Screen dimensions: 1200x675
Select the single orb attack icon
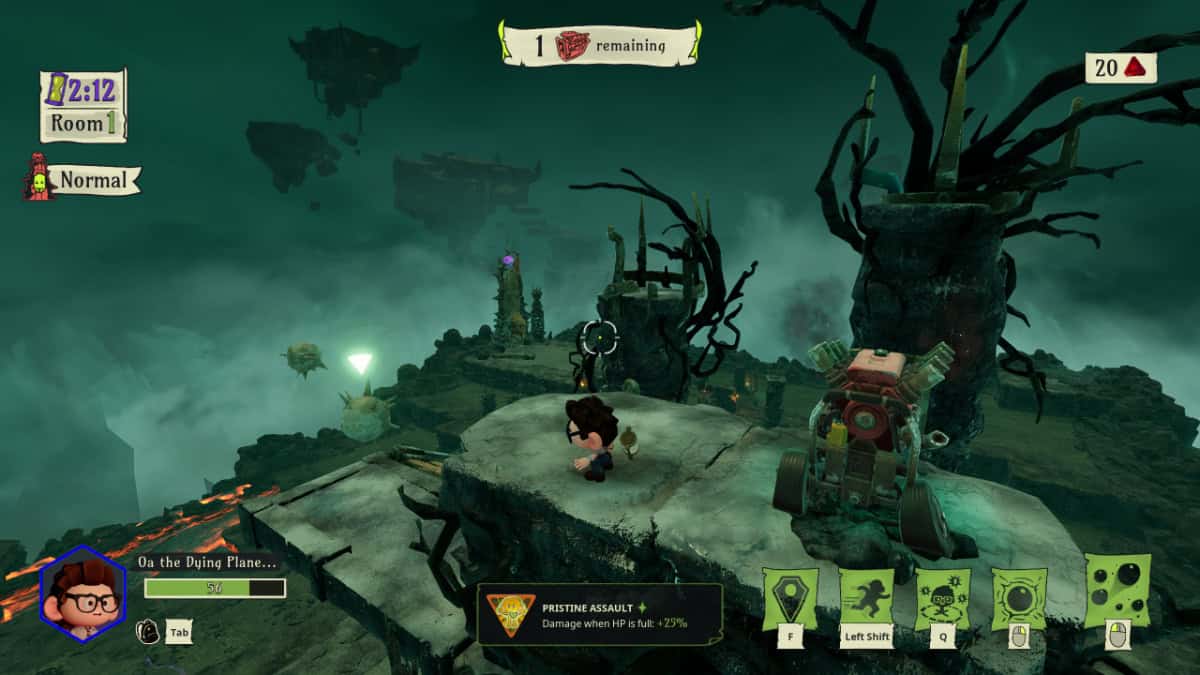(1019, 599)
